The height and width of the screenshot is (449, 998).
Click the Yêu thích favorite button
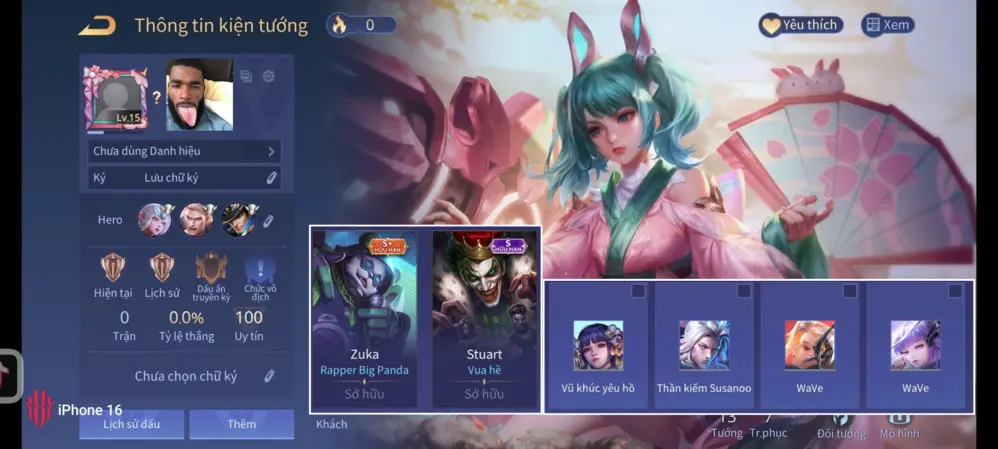800,25
